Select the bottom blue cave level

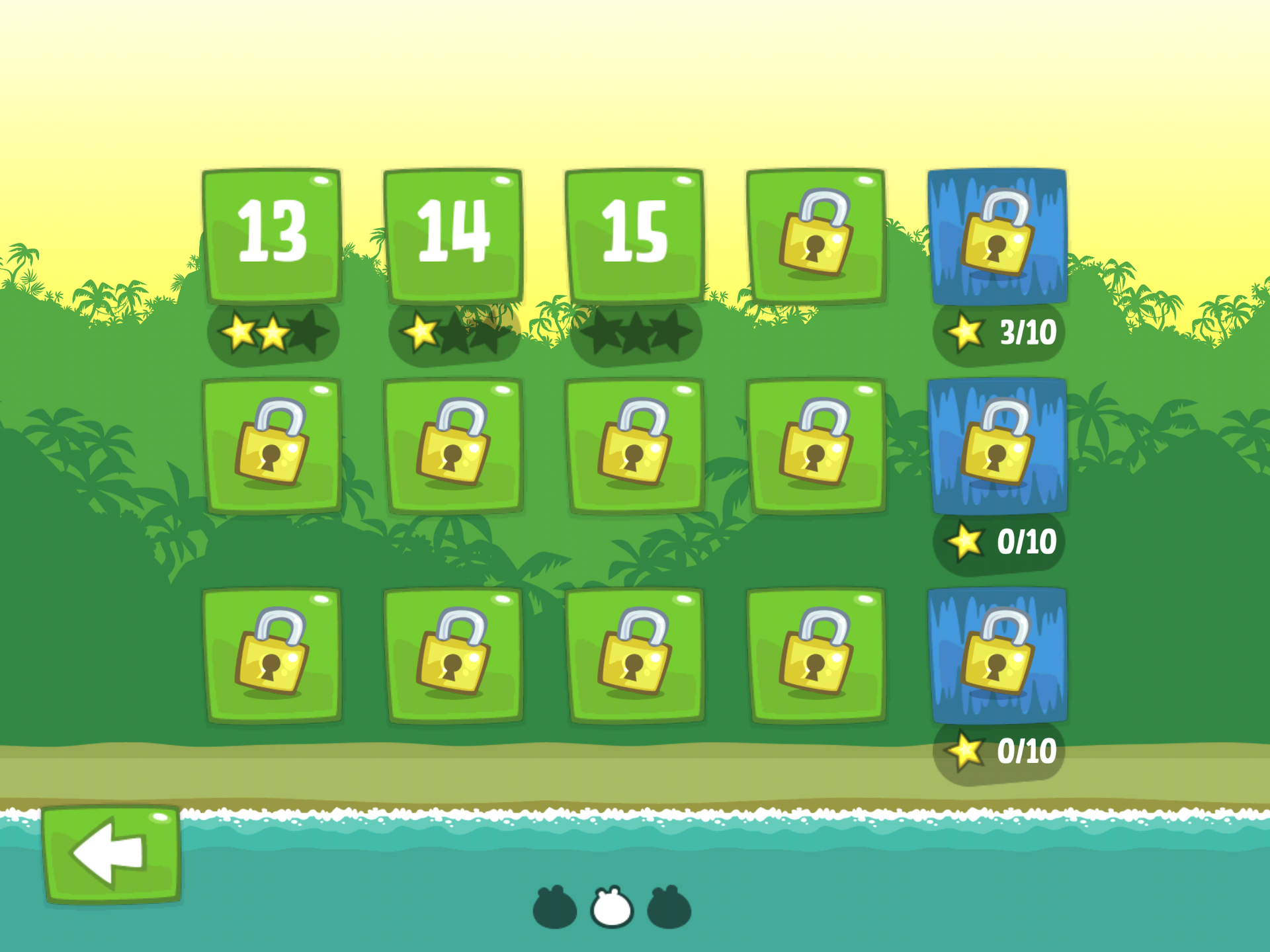pos(999,654)
